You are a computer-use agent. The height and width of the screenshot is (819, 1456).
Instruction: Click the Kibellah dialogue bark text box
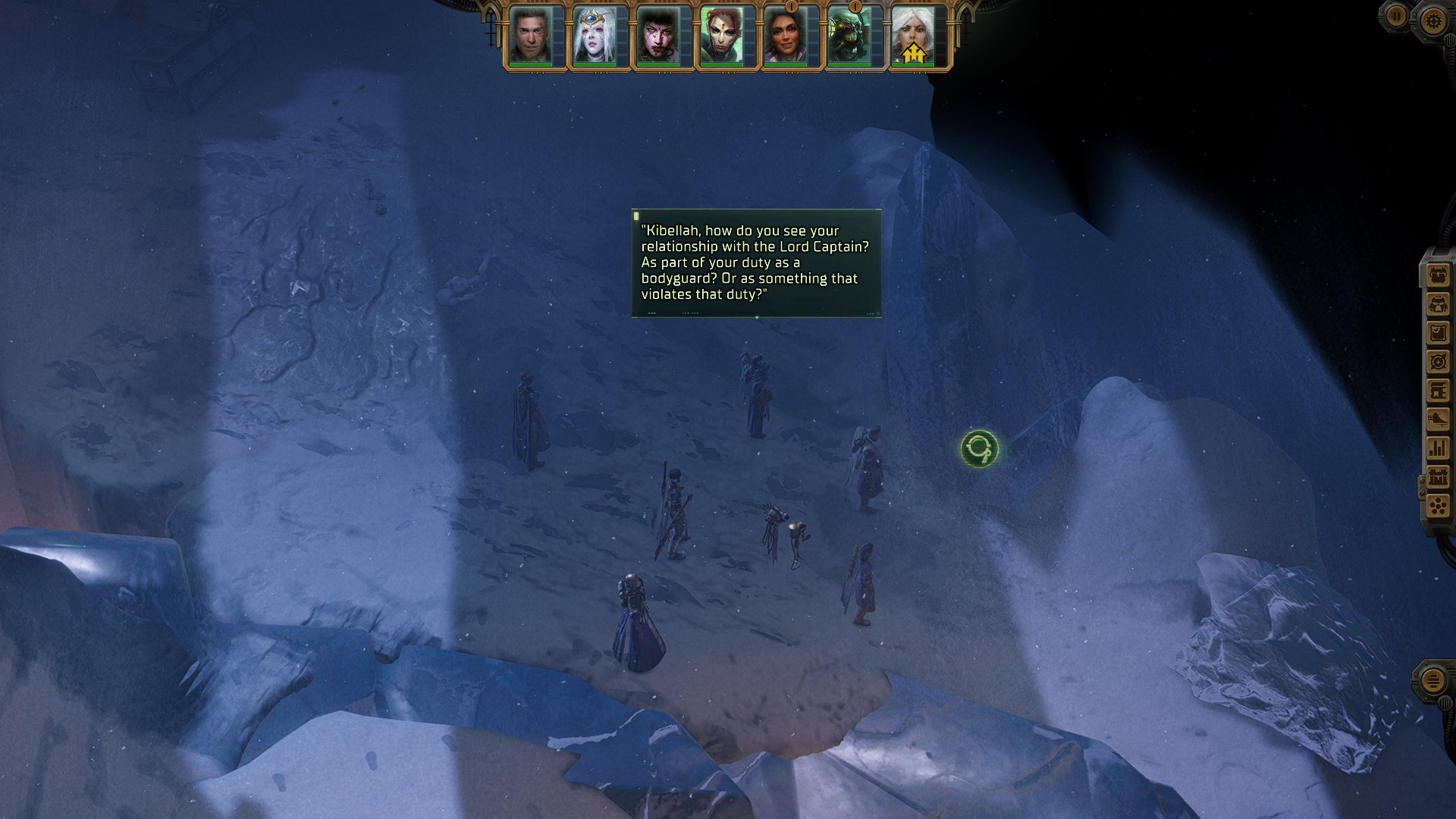(756, 262)
